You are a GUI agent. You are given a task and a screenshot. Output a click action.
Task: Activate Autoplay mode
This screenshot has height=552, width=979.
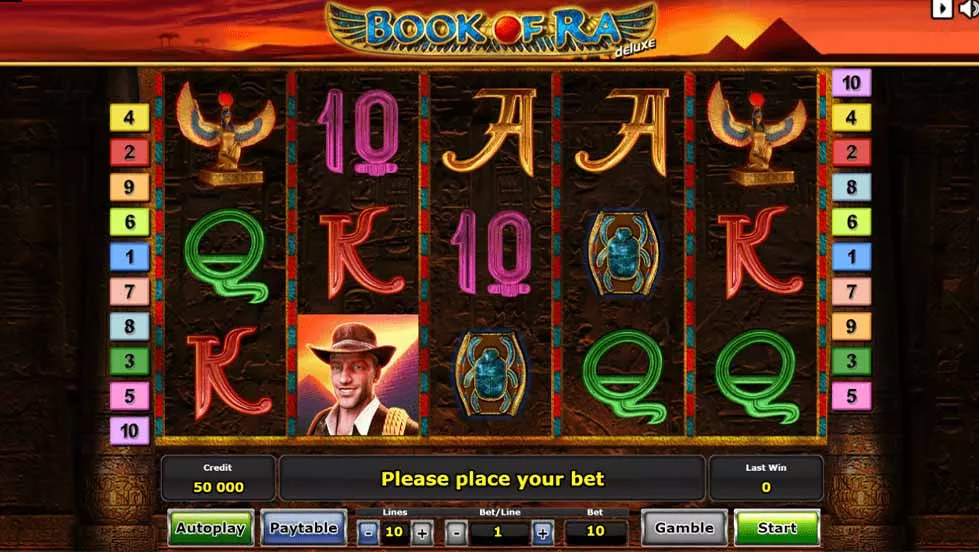(211, 528)
